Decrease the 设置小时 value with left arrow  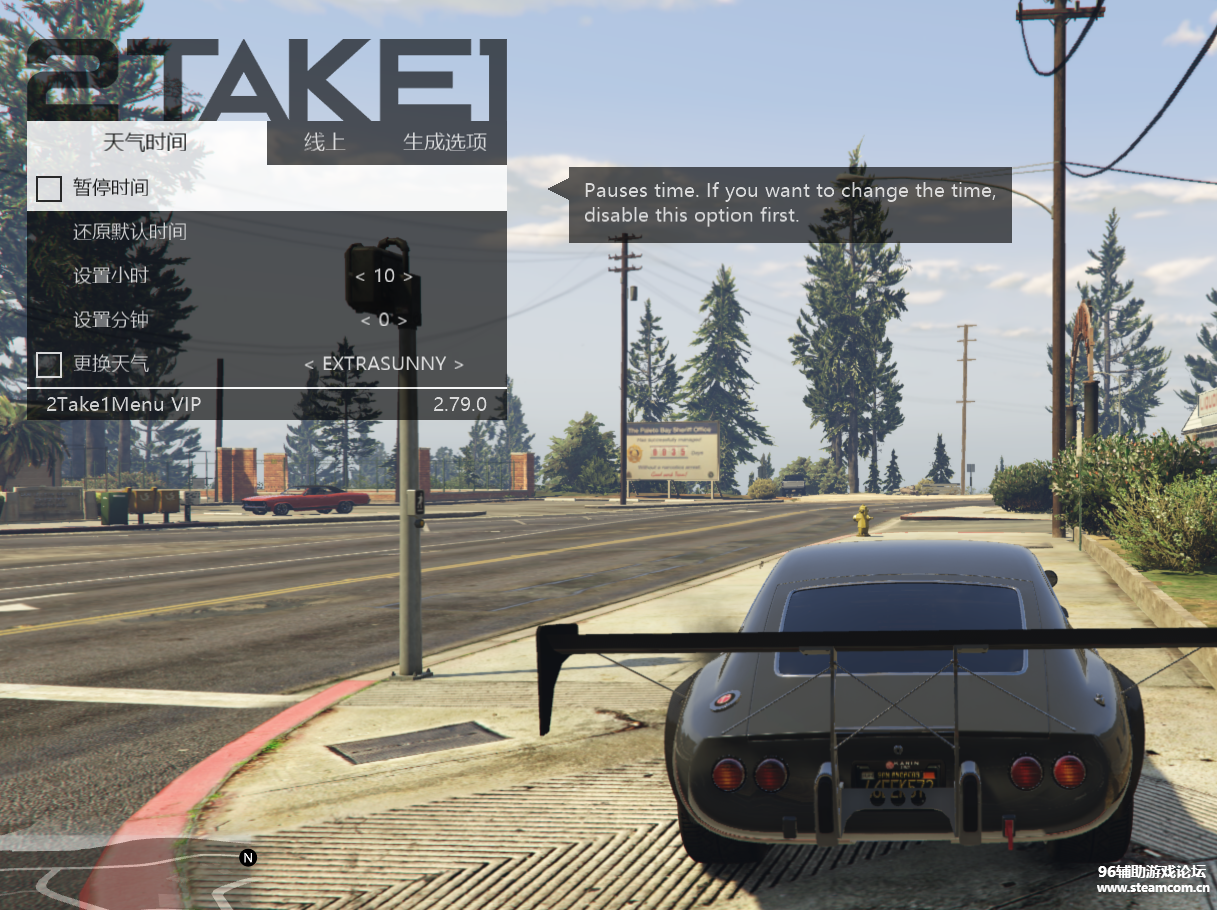tap(360, 276)
